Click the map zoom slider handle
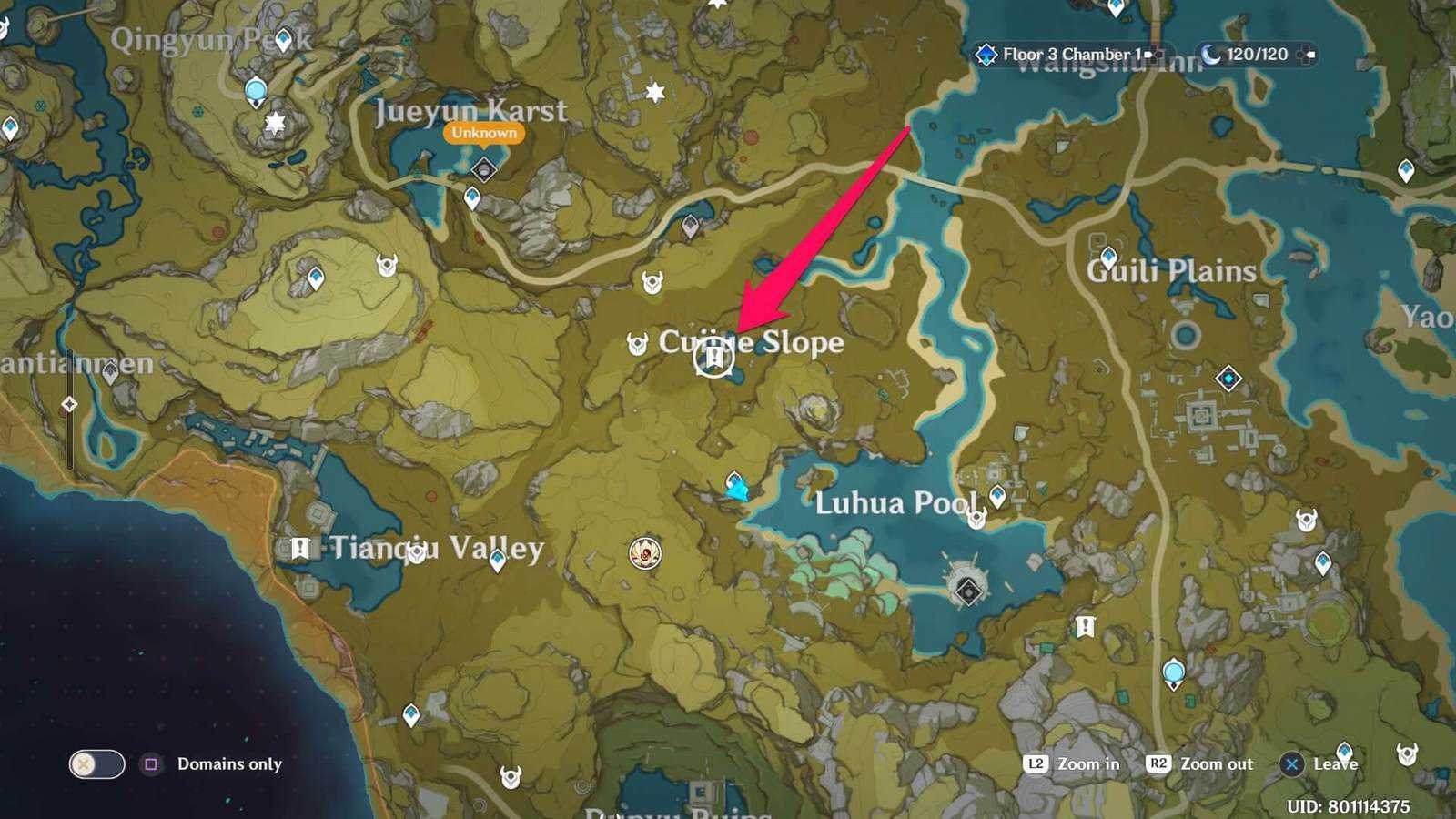The width and height of the screenshot is (1456, 819). [70, 404]
